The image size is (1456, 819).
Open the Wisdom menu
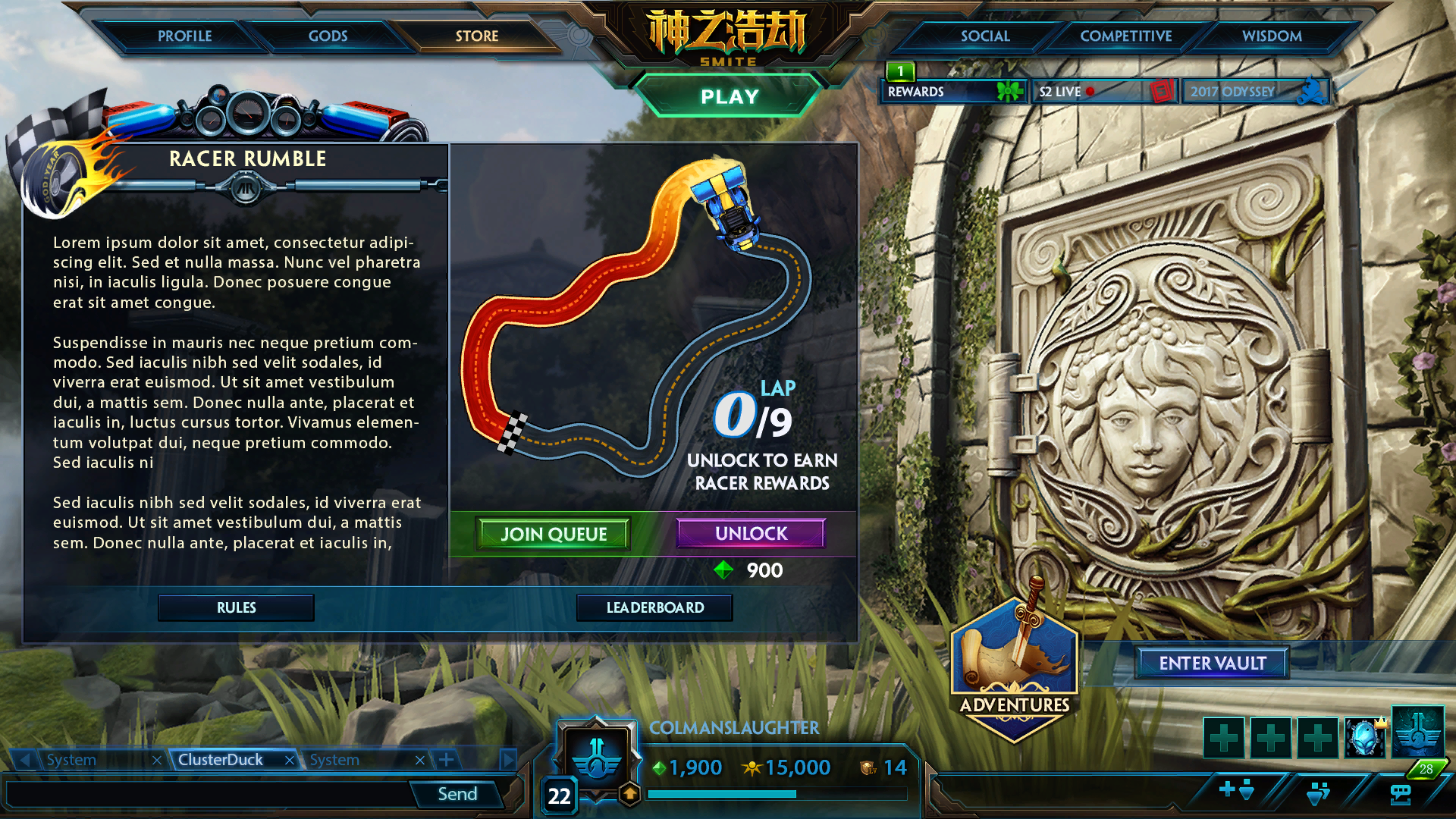[x=1271, y=36]
